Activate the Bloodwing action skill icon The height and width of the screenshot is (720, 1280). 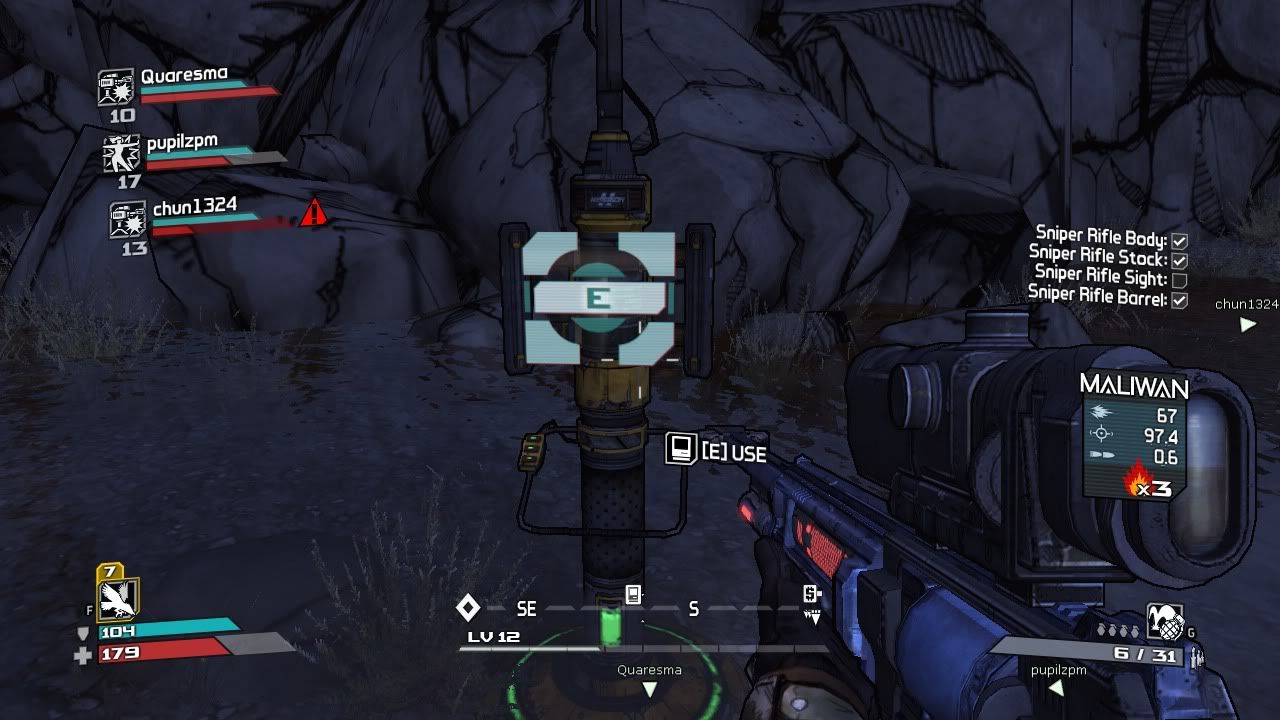[x=119, y=598]
